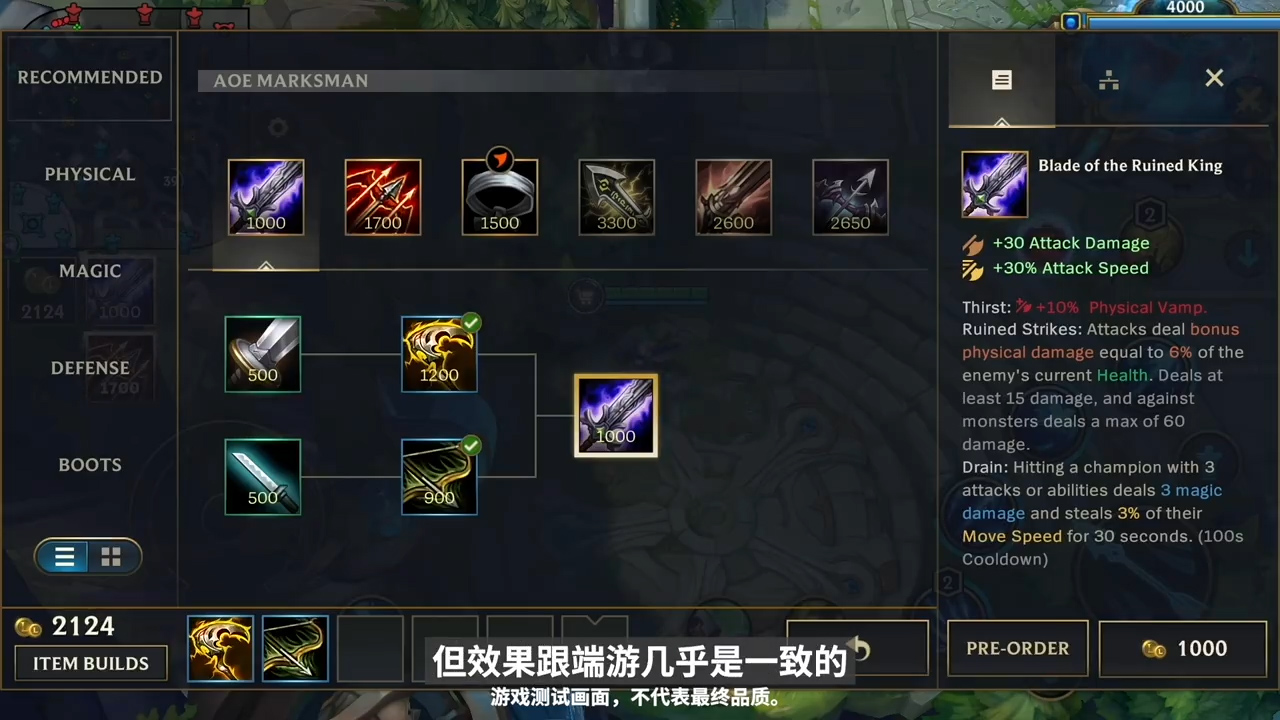Select the 1700 gold trident item icon

click(x=383, y=196)
